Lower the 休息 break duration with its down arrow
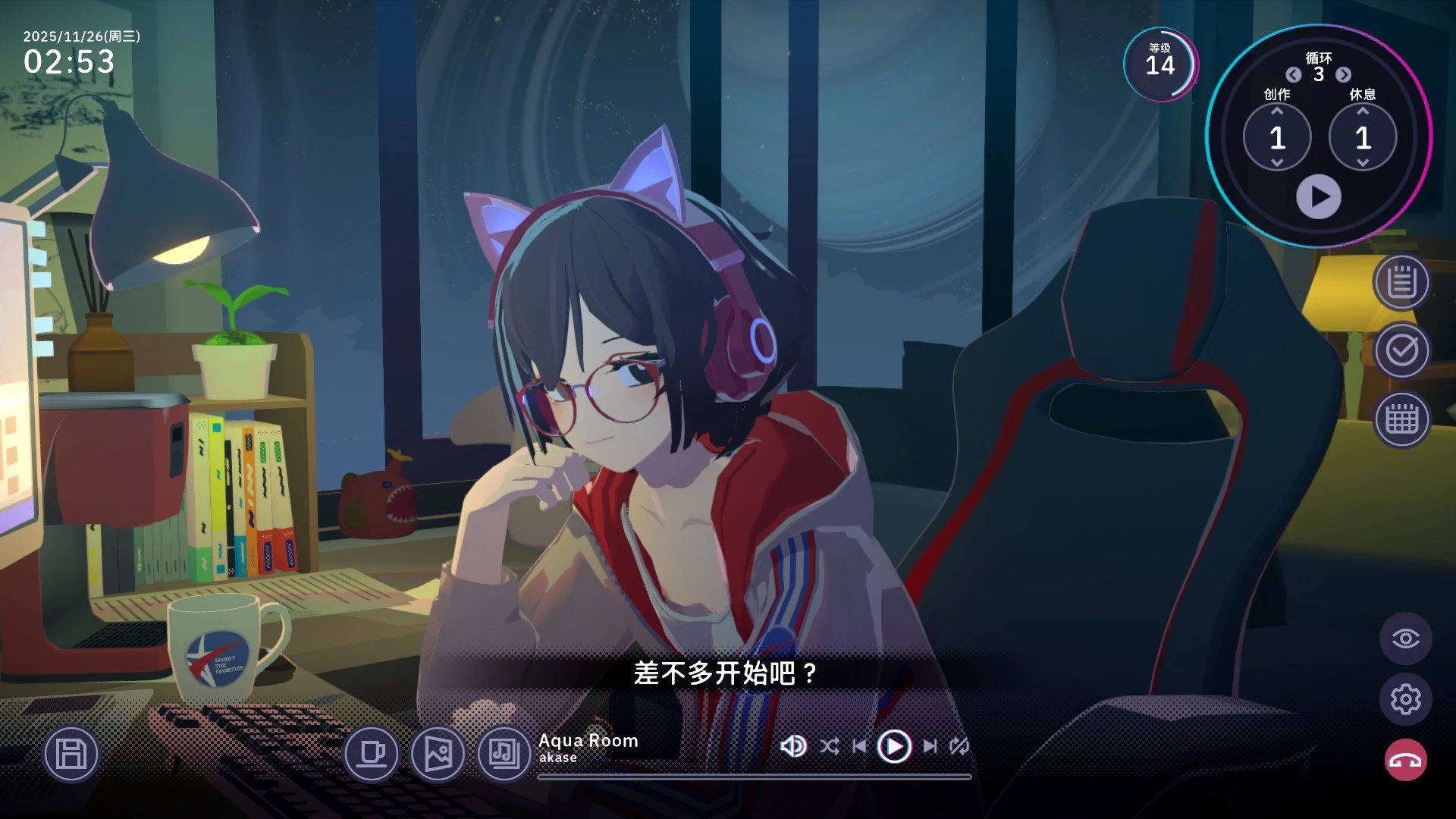 pyautogui.click(x=1363, y=162)
